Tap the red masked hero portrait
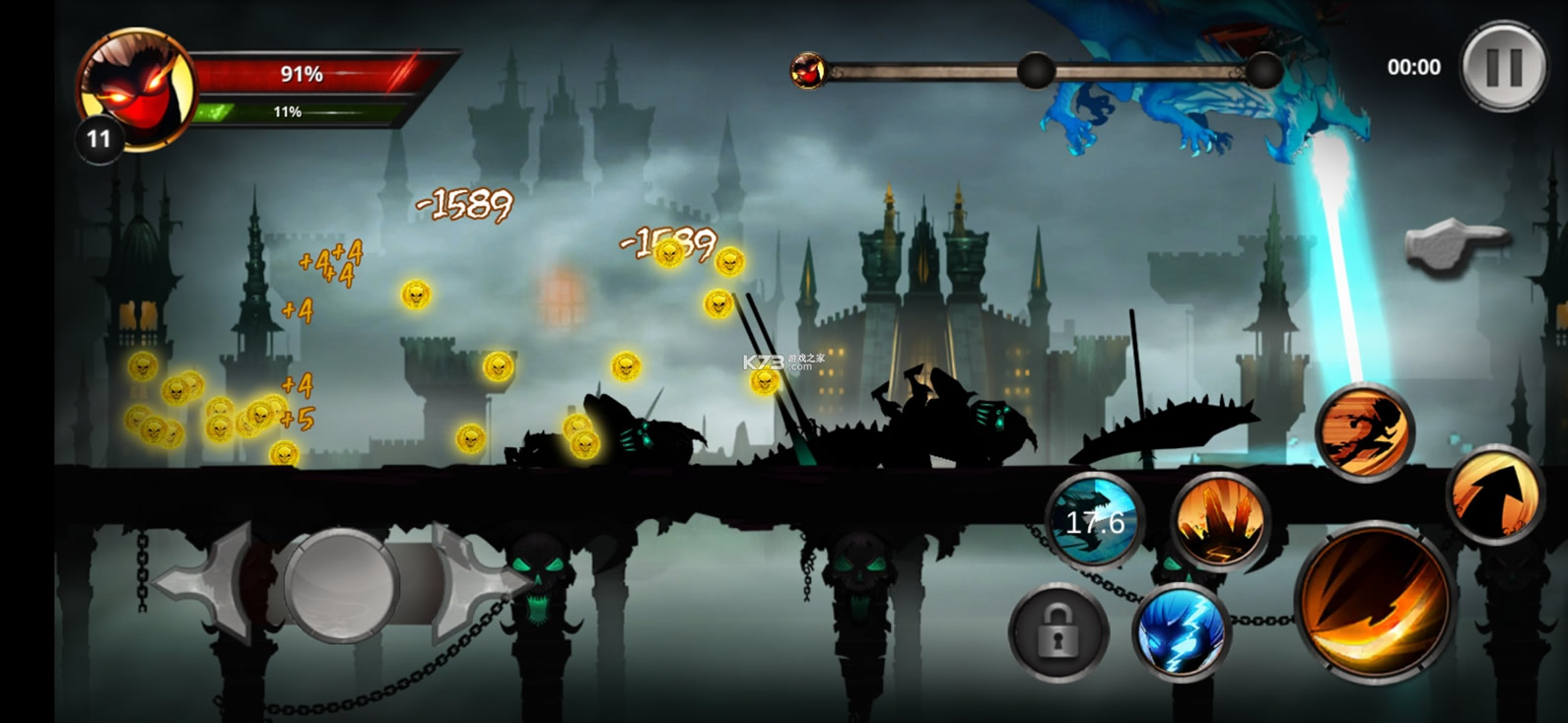 [135, 87]
